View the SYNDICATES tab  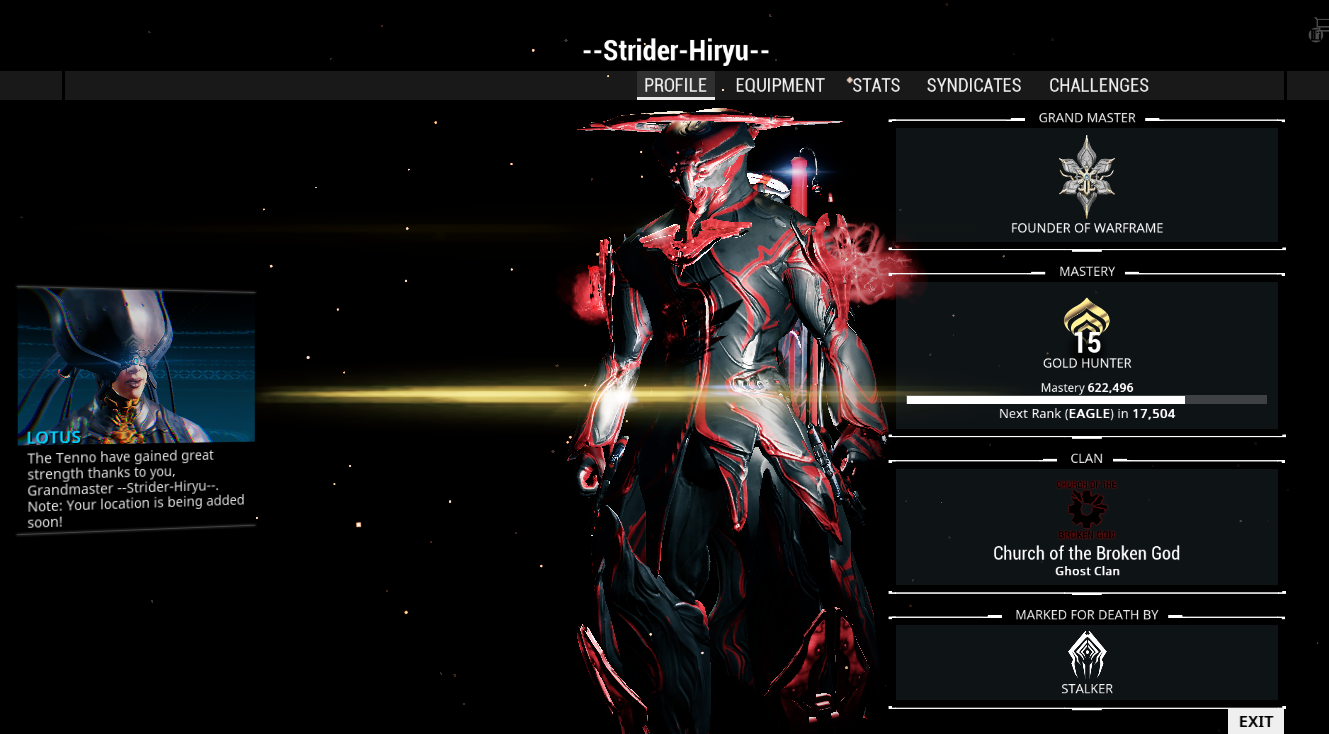[973, 85]
